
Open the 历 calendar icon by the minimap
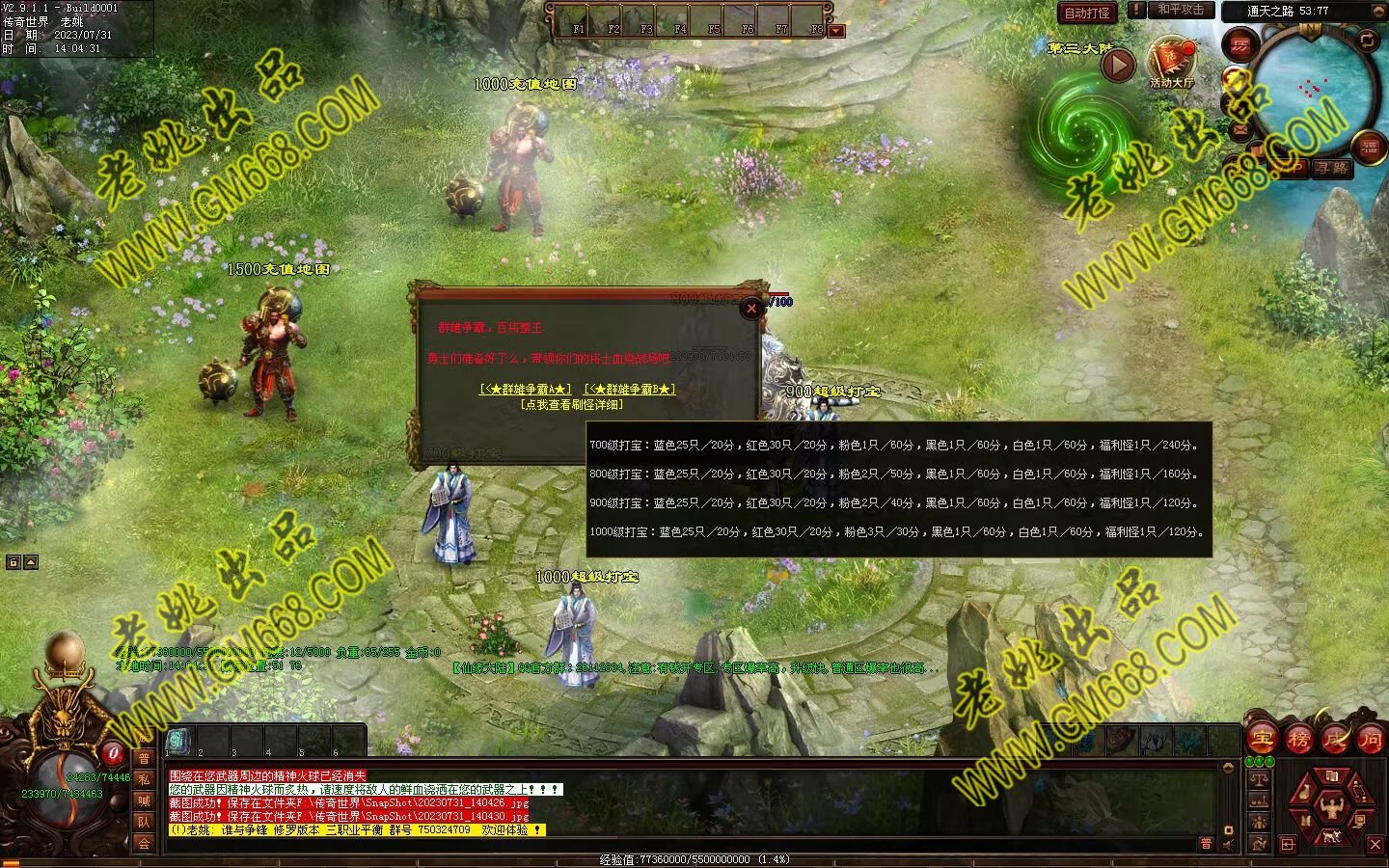pos(1239,44)
